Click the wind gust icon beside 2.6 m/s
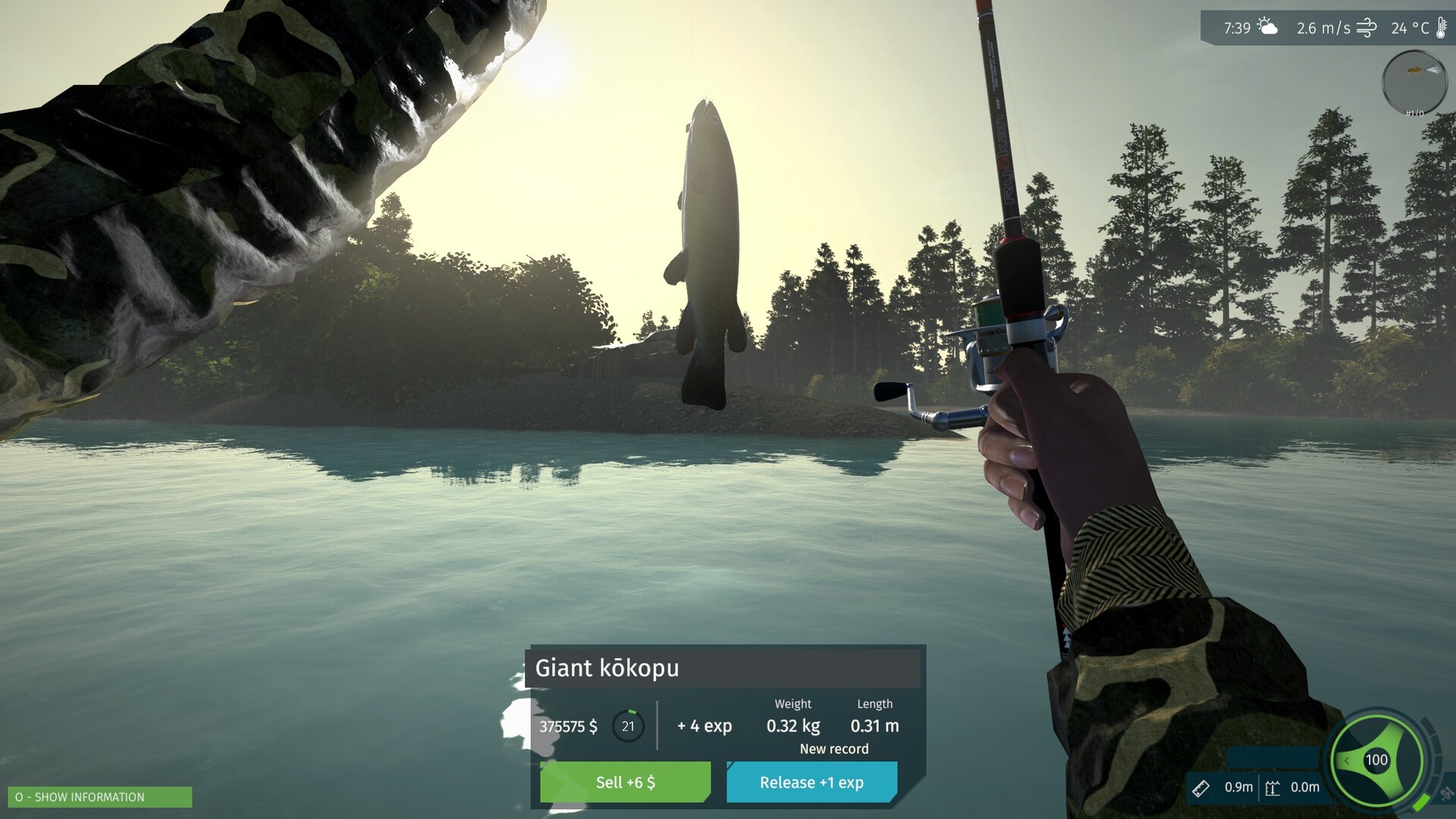1456x819 pixels. [x=1367, y=27]
